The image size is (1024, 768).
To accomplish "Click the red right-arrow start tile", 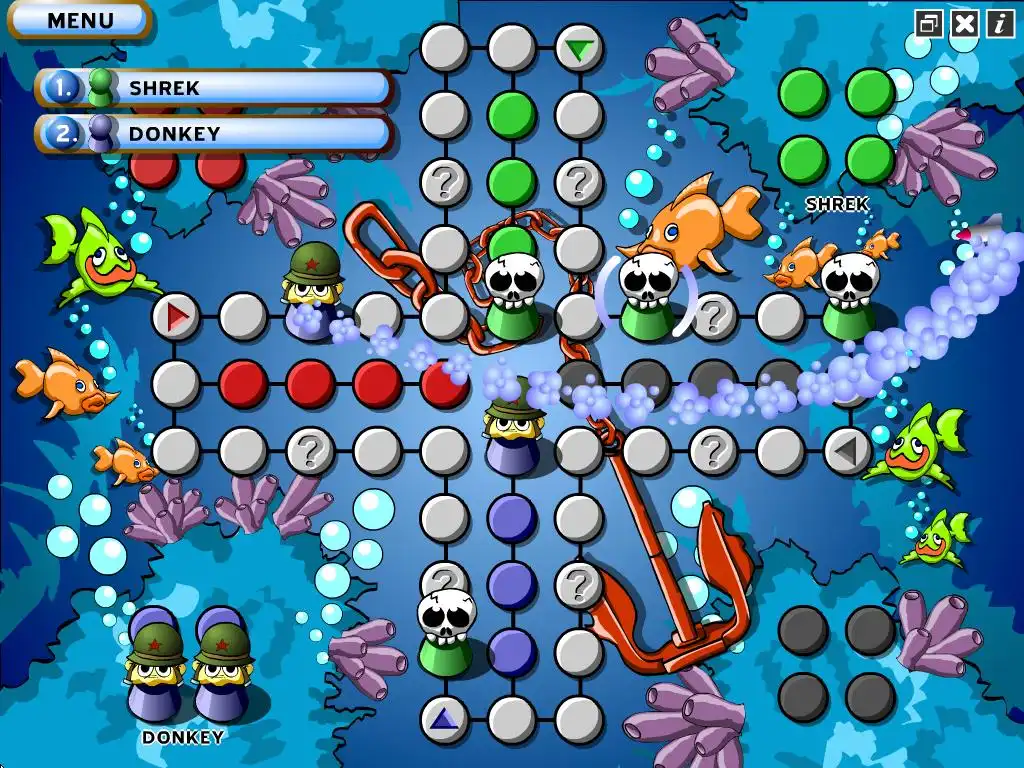I will click(x=177, y=317).
